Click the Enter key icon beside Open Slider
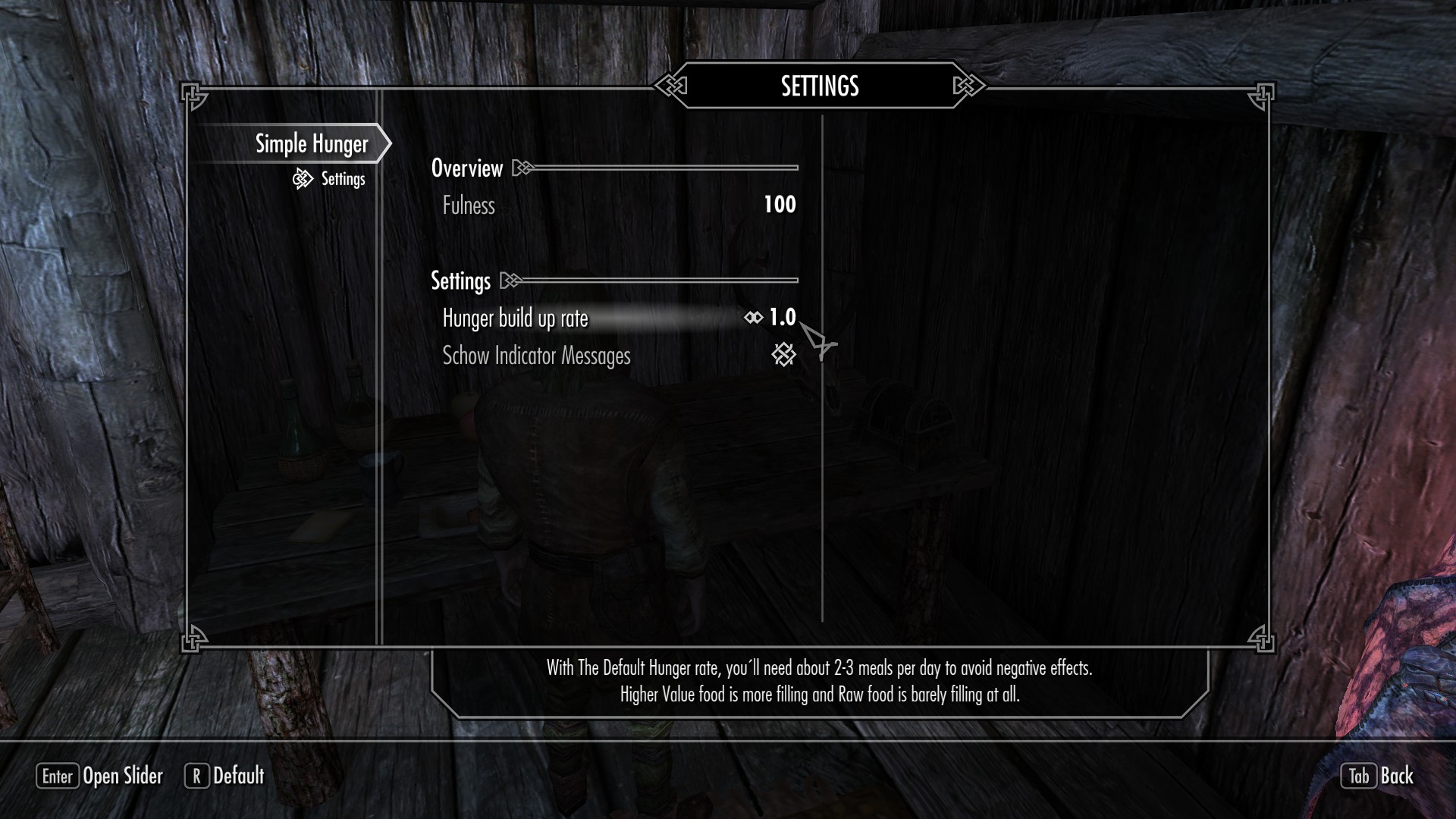Screen dimensions: 1456x819 58,777
